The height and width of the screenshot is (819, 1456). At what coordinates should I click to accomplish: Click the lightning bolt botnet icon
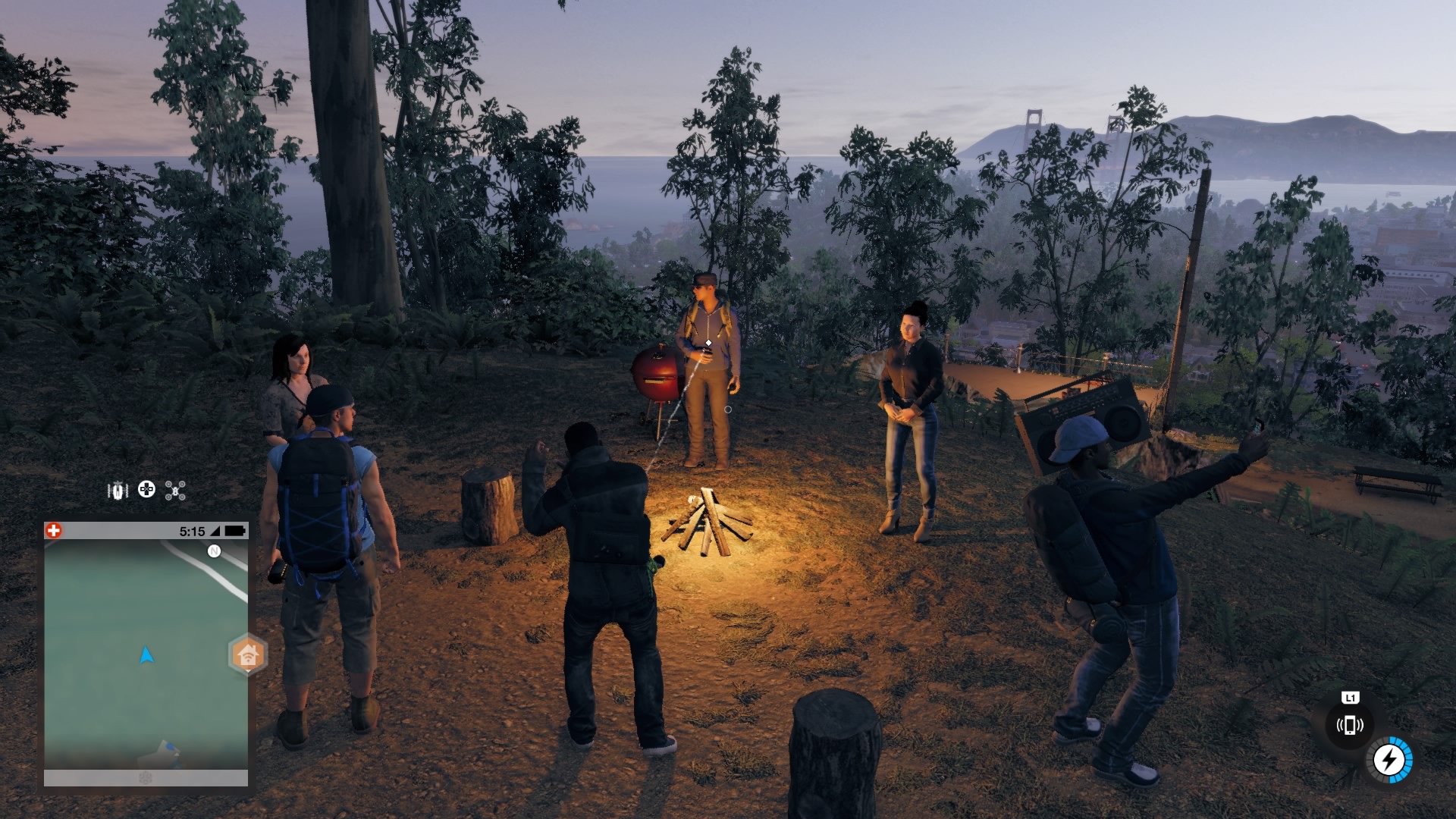1389,759
